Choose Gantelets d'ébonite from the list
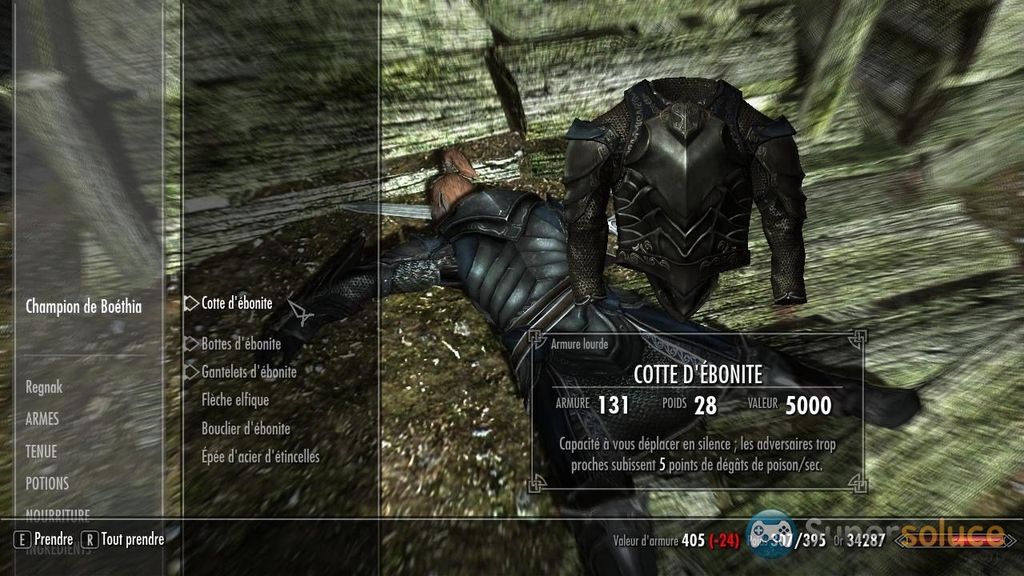 point(249,371)
